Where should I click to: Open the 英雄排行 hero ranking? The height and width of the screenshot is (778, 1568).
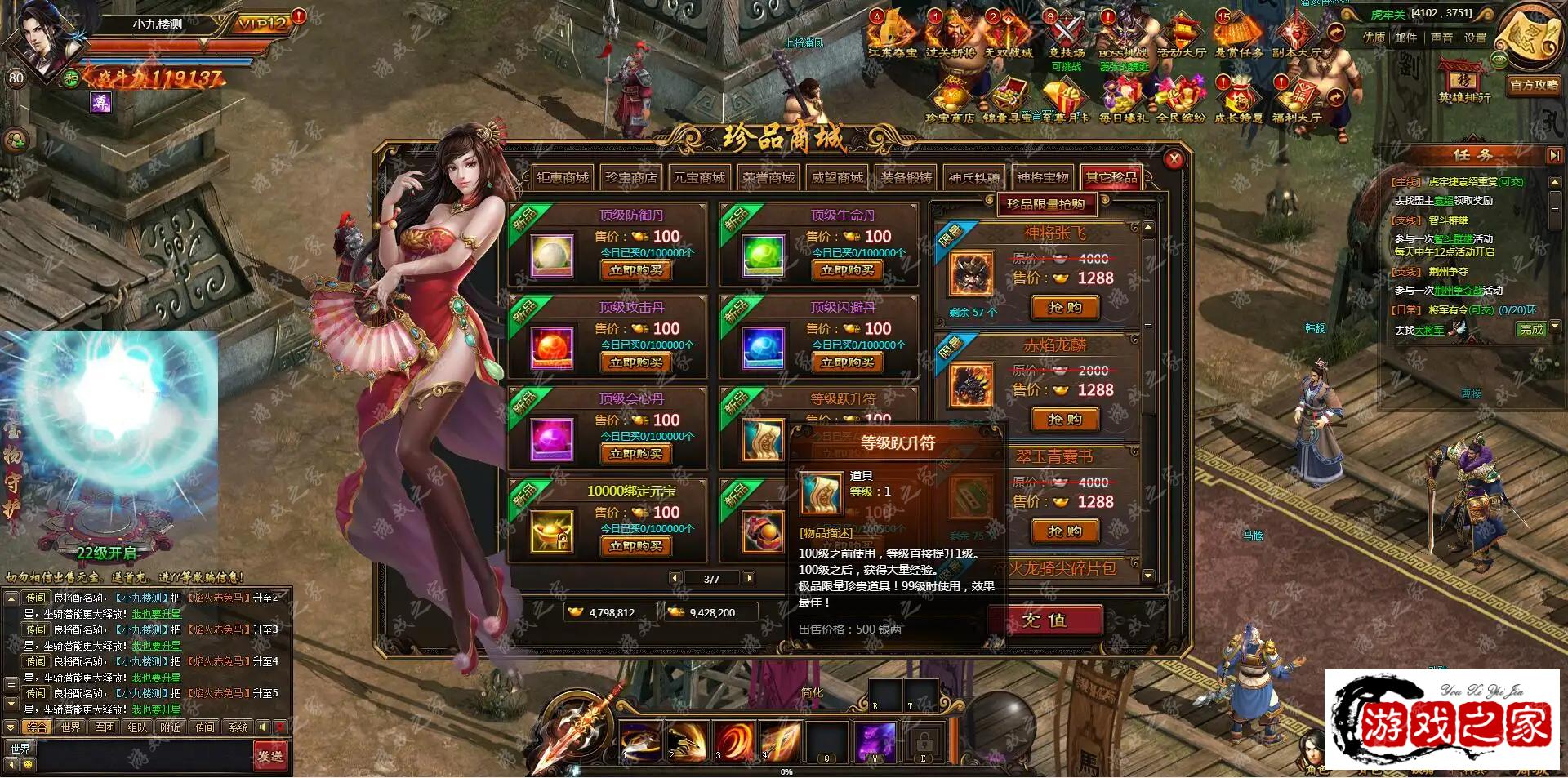click(x=1464, y=83)
